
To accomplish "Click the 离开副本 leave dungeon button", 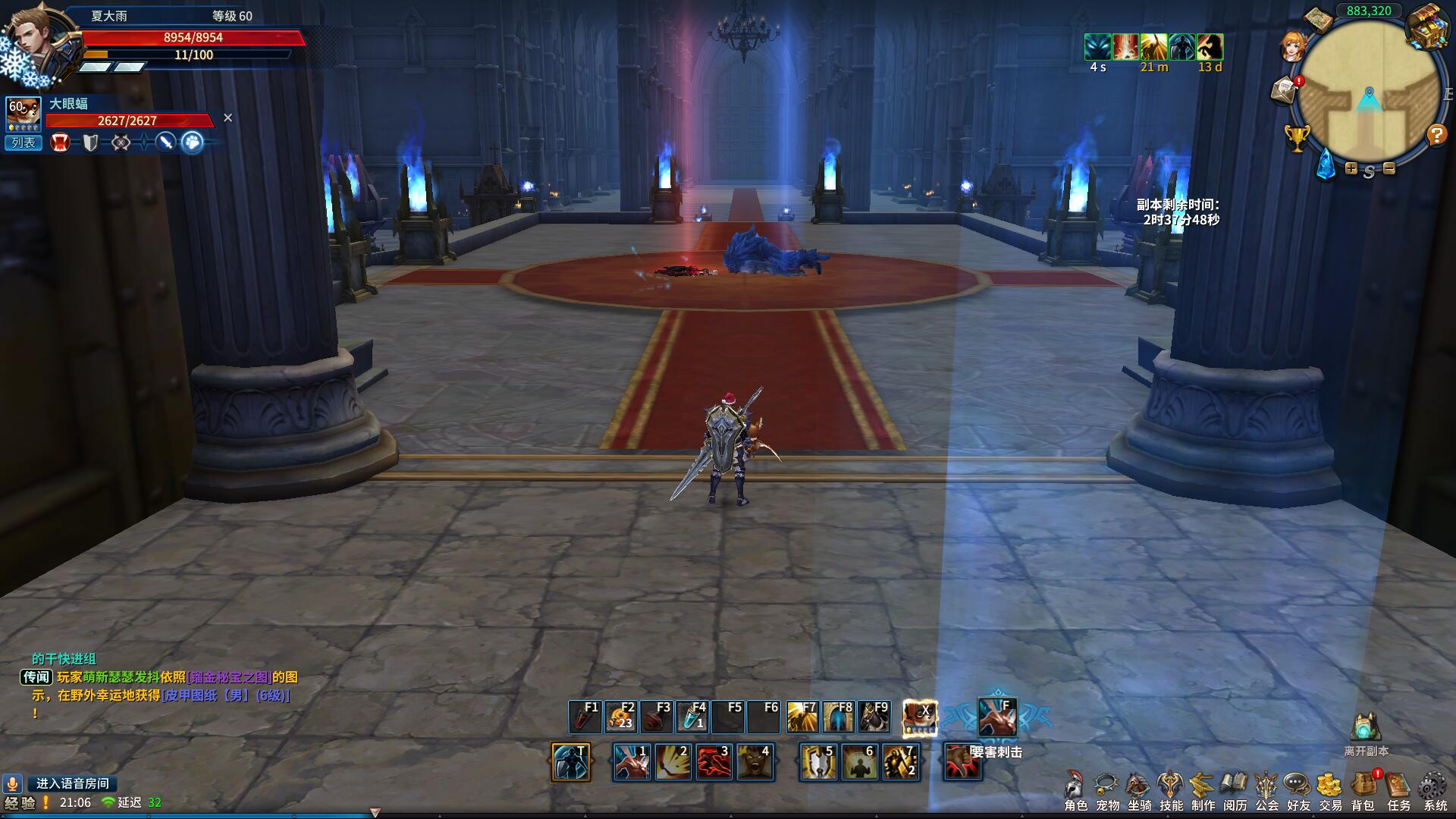I will 1366,733.
